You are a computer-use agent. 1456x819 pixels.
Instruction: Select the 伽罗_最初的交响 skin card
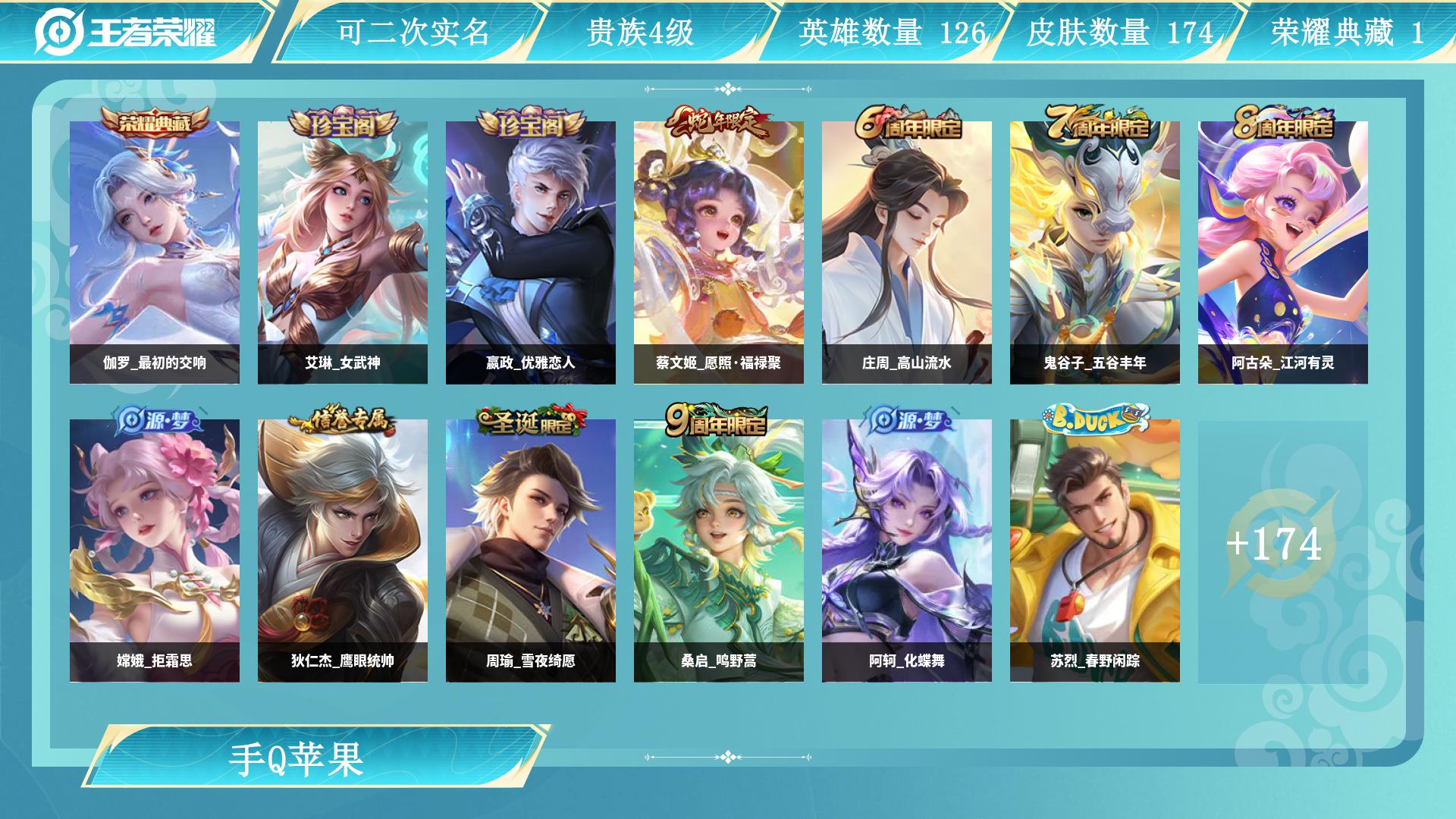click(155, 252)
